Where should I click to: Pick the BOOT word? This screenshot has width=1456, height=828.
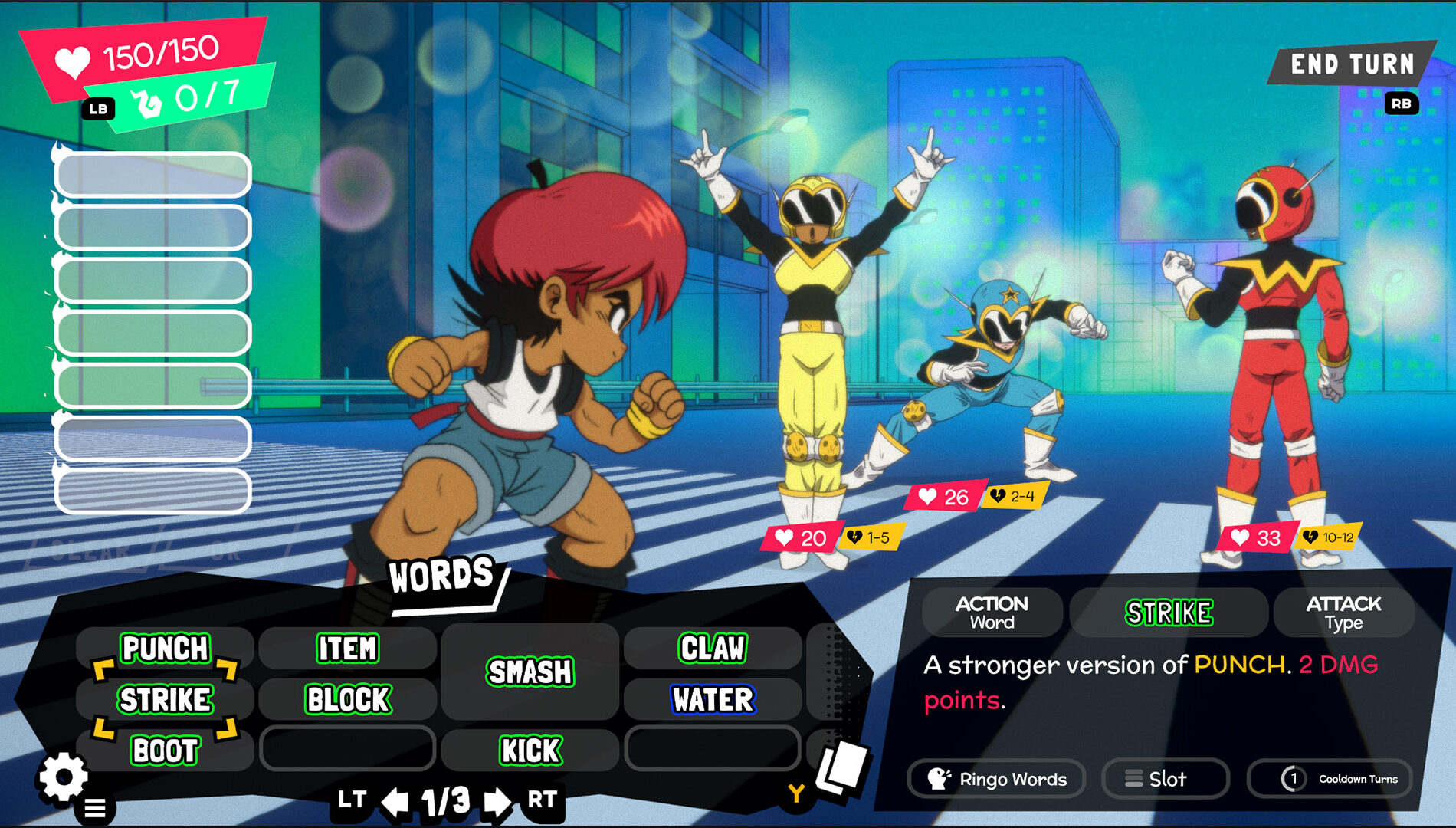[x=165, y=750]
